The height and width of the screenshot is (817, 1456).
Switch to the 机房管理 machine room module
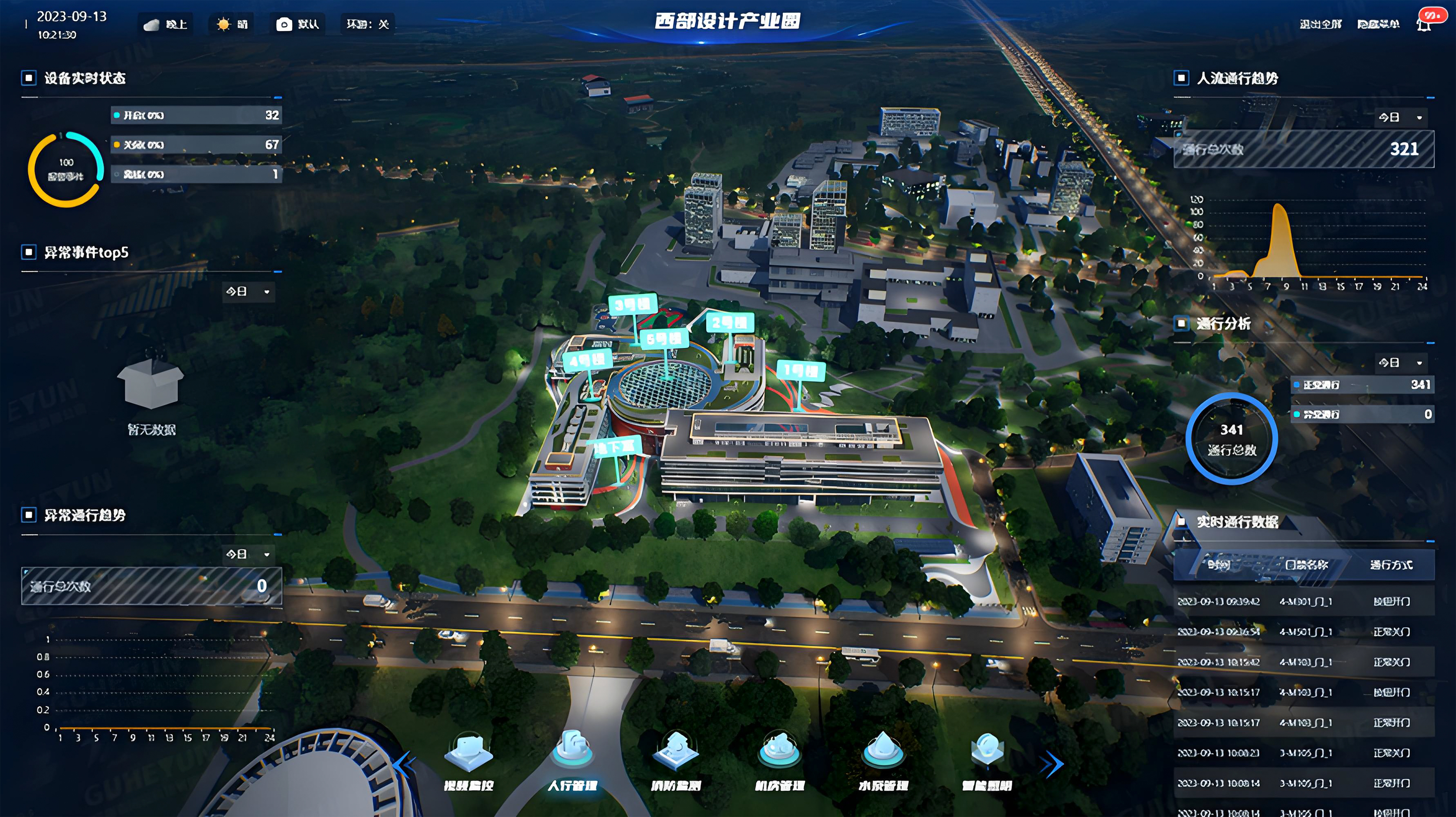pos(779,757)
